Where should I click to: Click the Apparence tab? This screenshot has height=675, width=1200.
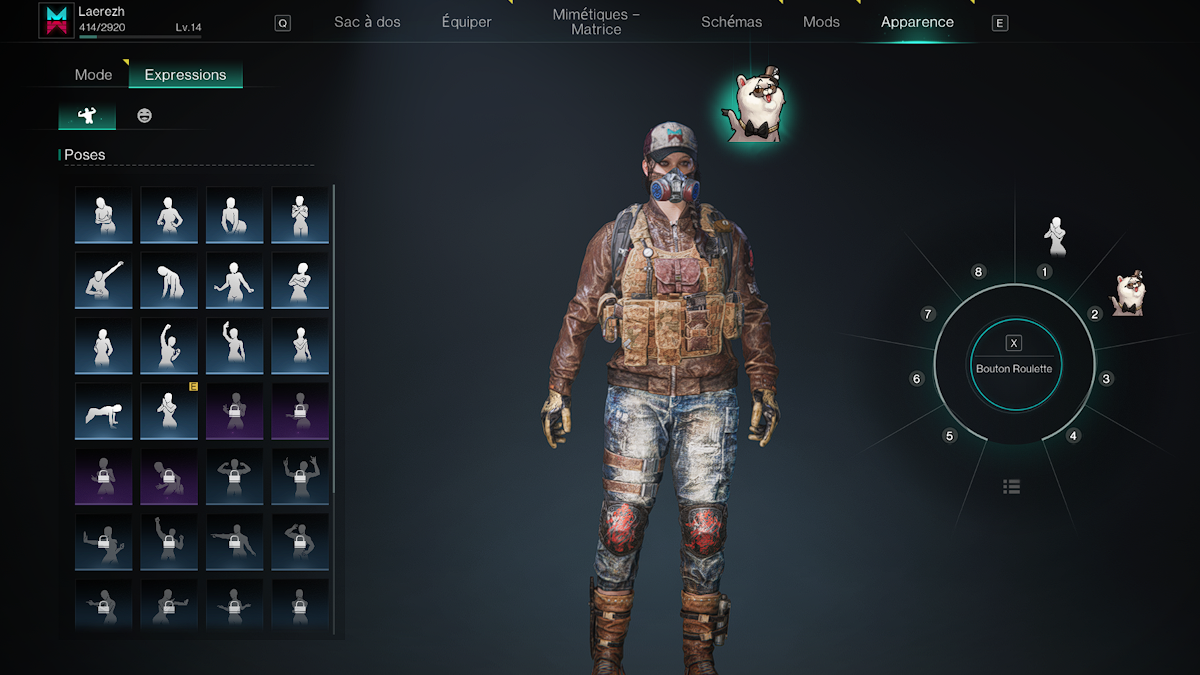(x=917, y=22)
